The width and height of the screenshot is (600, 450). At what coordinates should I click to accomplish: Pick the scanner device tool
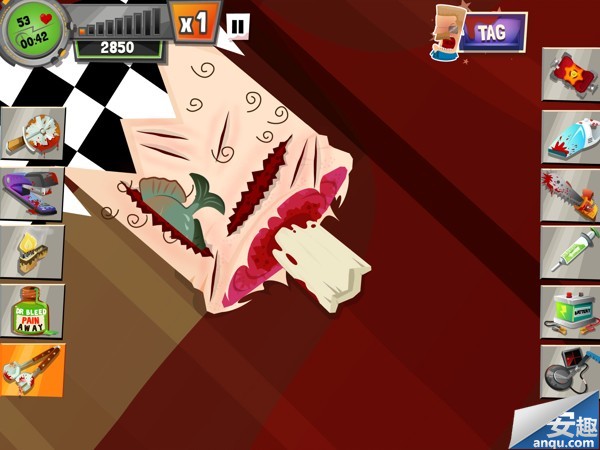pos(571,370)
